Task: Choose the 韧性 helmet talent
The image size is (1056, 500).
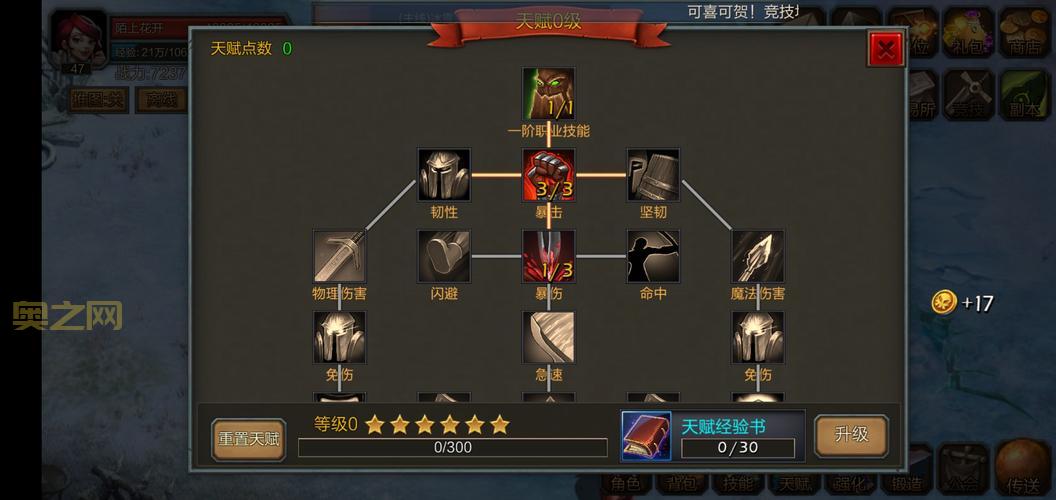Action: (444, 175)
